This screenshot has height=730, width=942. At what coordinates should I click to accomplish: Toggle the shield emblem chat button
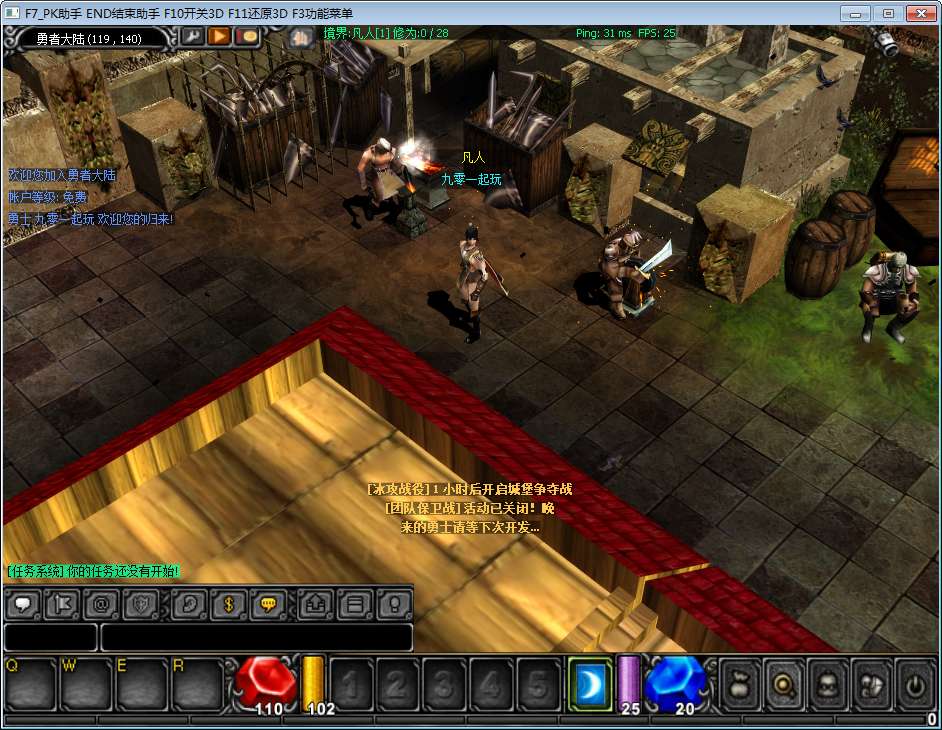(x=141, y=604)
